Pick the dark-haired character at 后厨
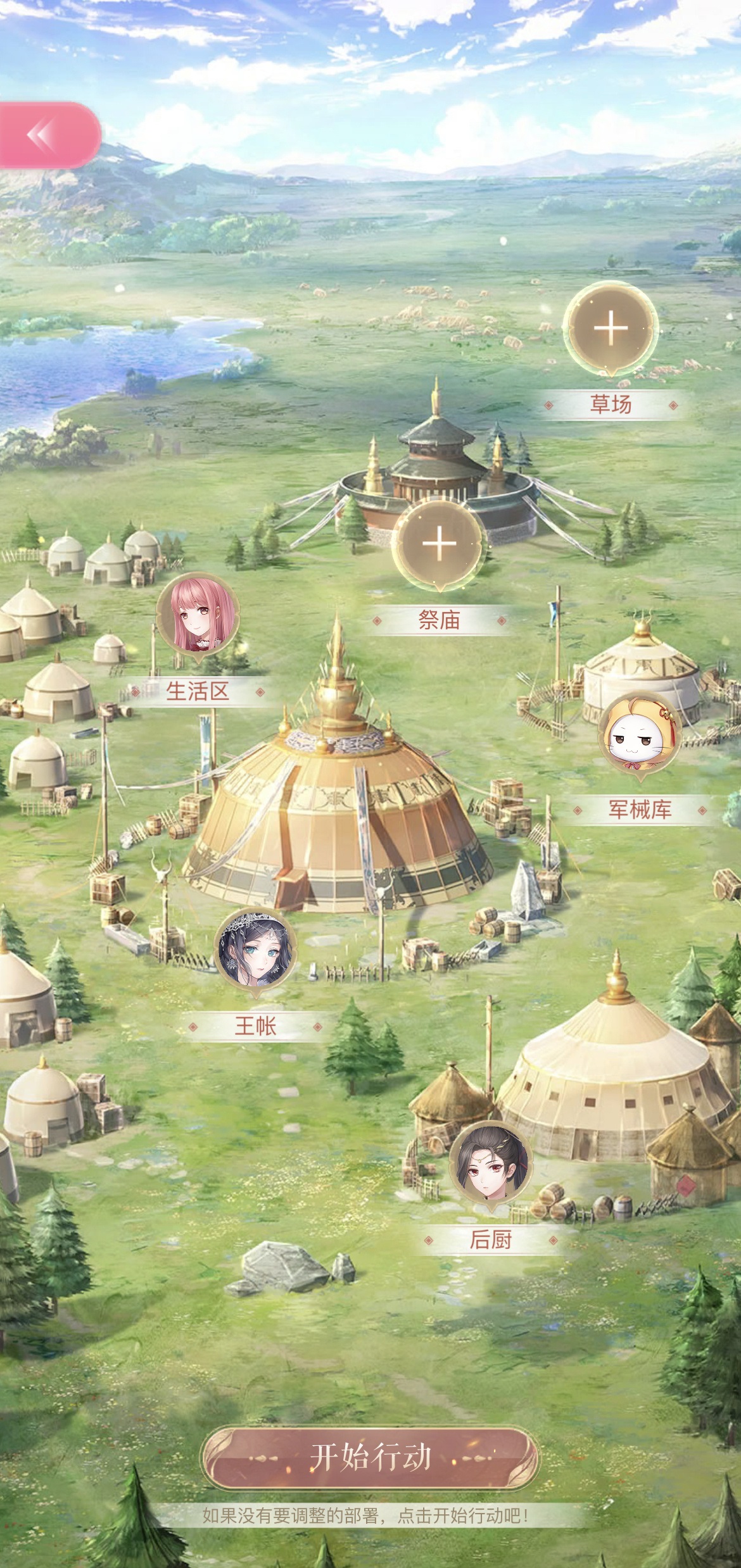 click(490, 1165)
